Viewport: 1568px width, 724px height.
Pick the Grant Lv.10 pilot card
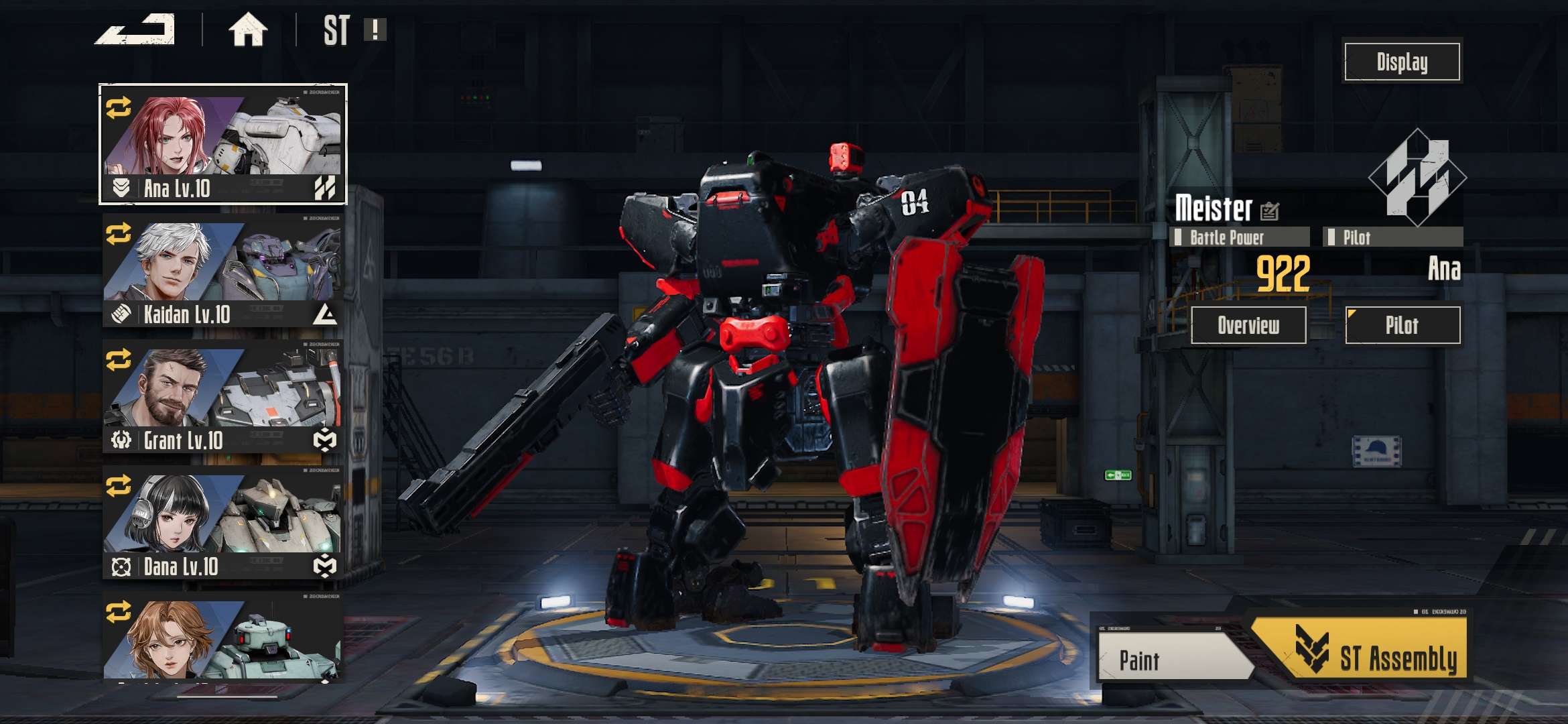click(223, 396)
